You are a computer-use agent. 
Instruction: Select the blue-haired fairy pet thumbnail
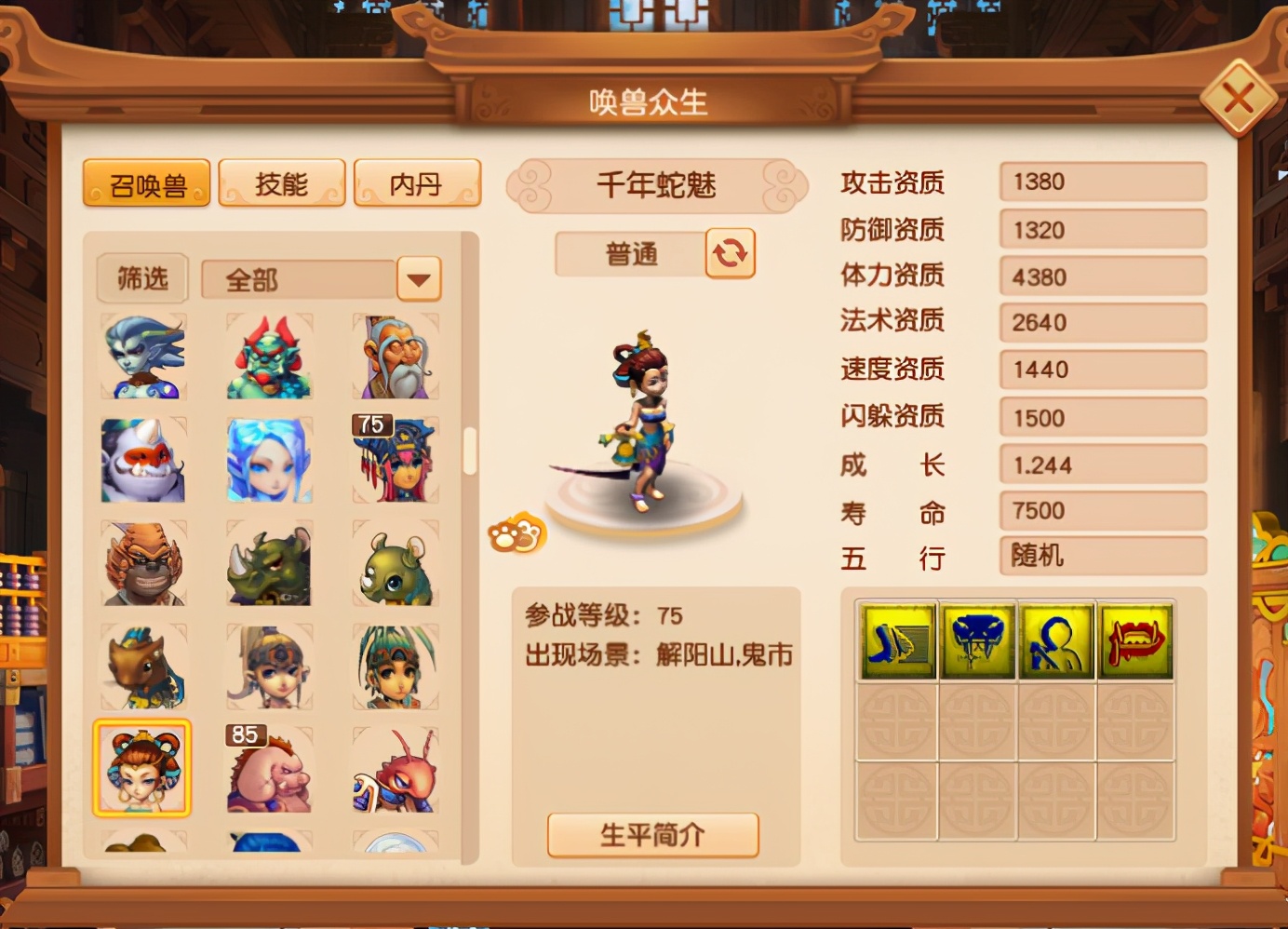pyautogui.click(x=269, y=459)
